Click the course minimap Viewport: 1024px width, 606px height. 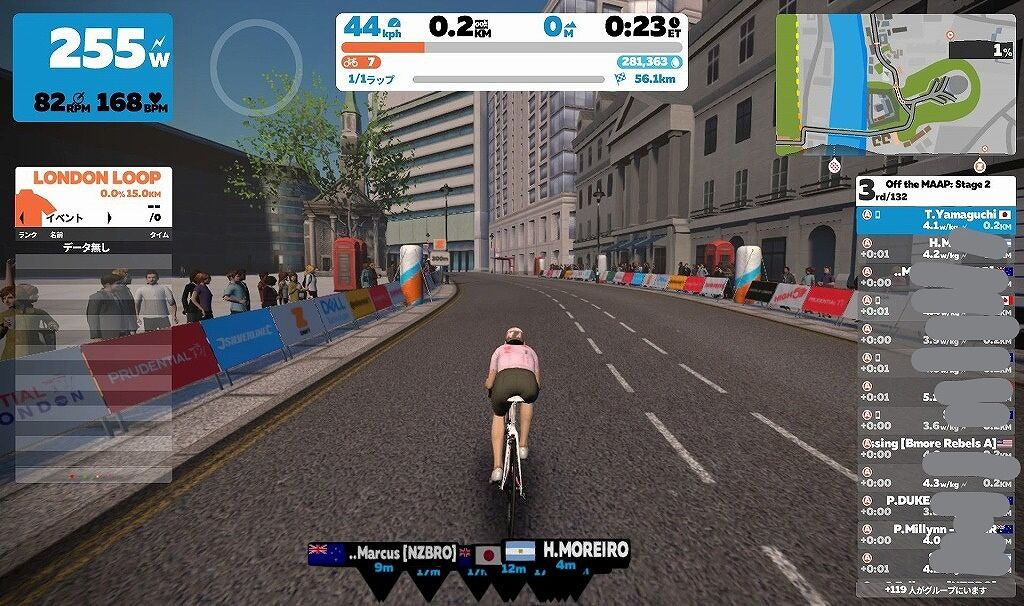tap(894, 84)
